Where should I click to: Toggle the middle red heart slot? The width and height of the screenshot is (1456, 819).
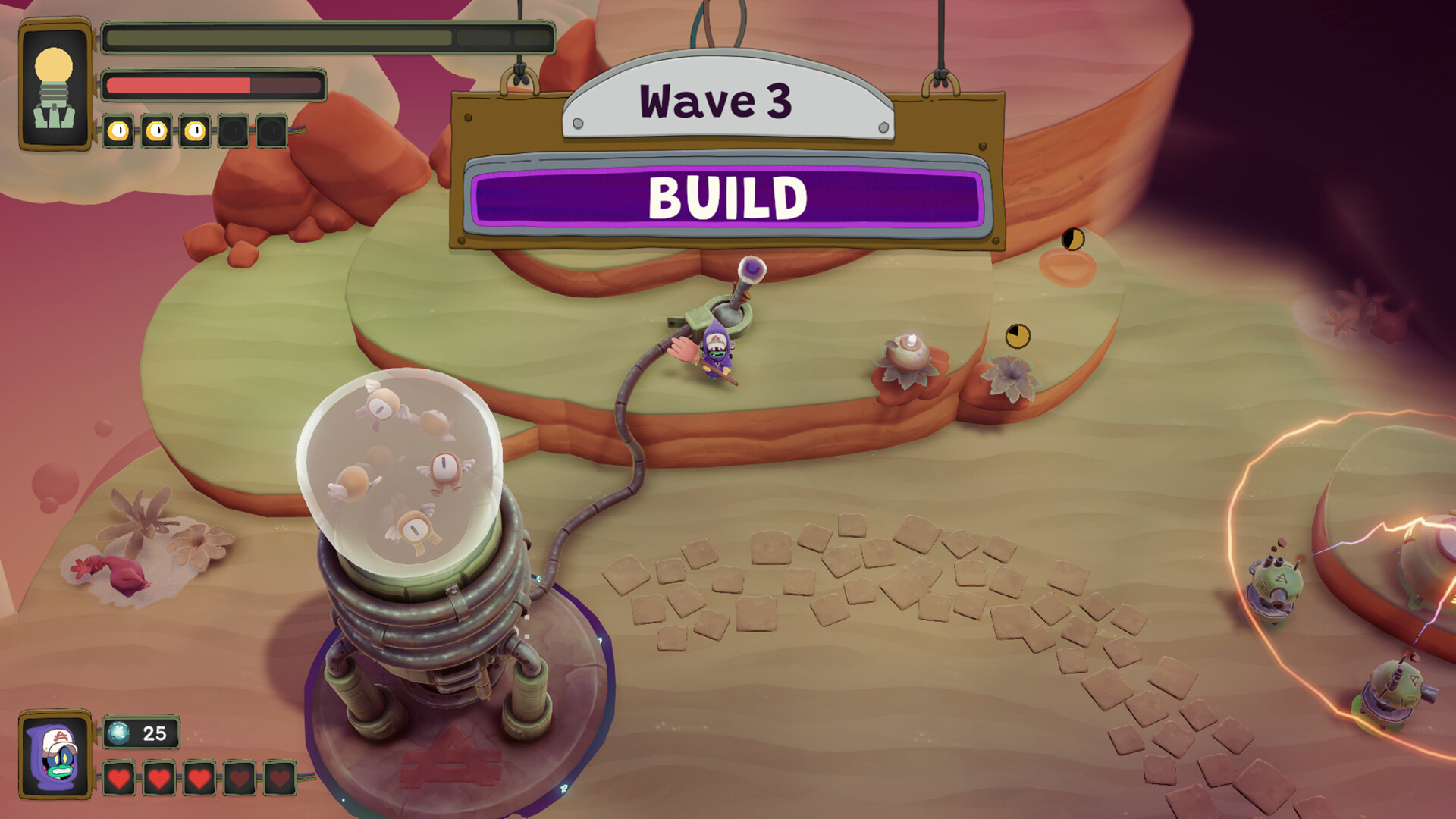point(198,777)
